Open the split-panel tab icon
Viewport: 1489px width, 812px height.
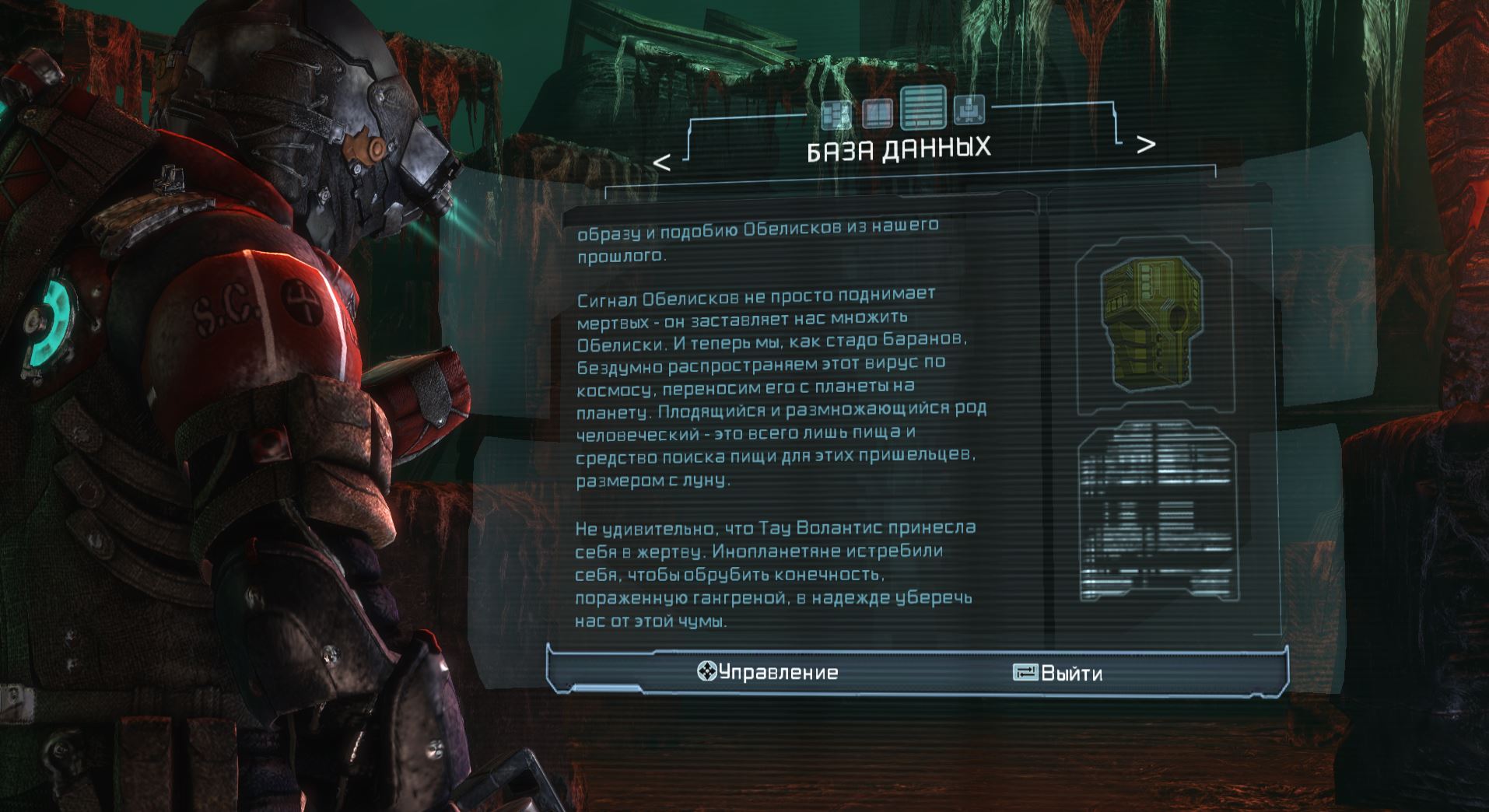(878, 114)
